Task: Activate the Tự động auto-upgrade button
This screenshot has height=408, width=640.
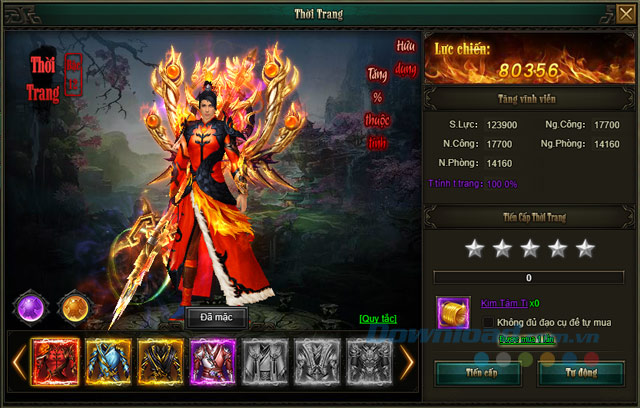Action: 580,373
